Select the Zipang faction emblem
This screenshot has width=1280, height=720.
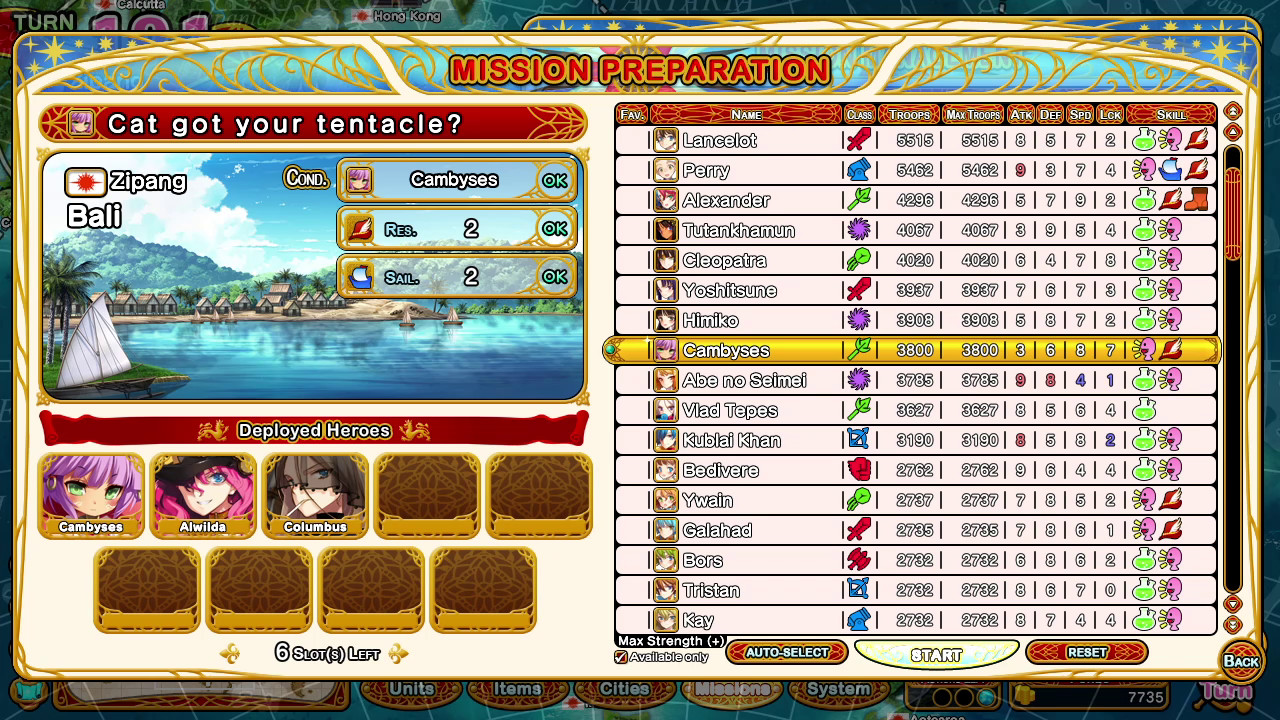pos(84,182)
